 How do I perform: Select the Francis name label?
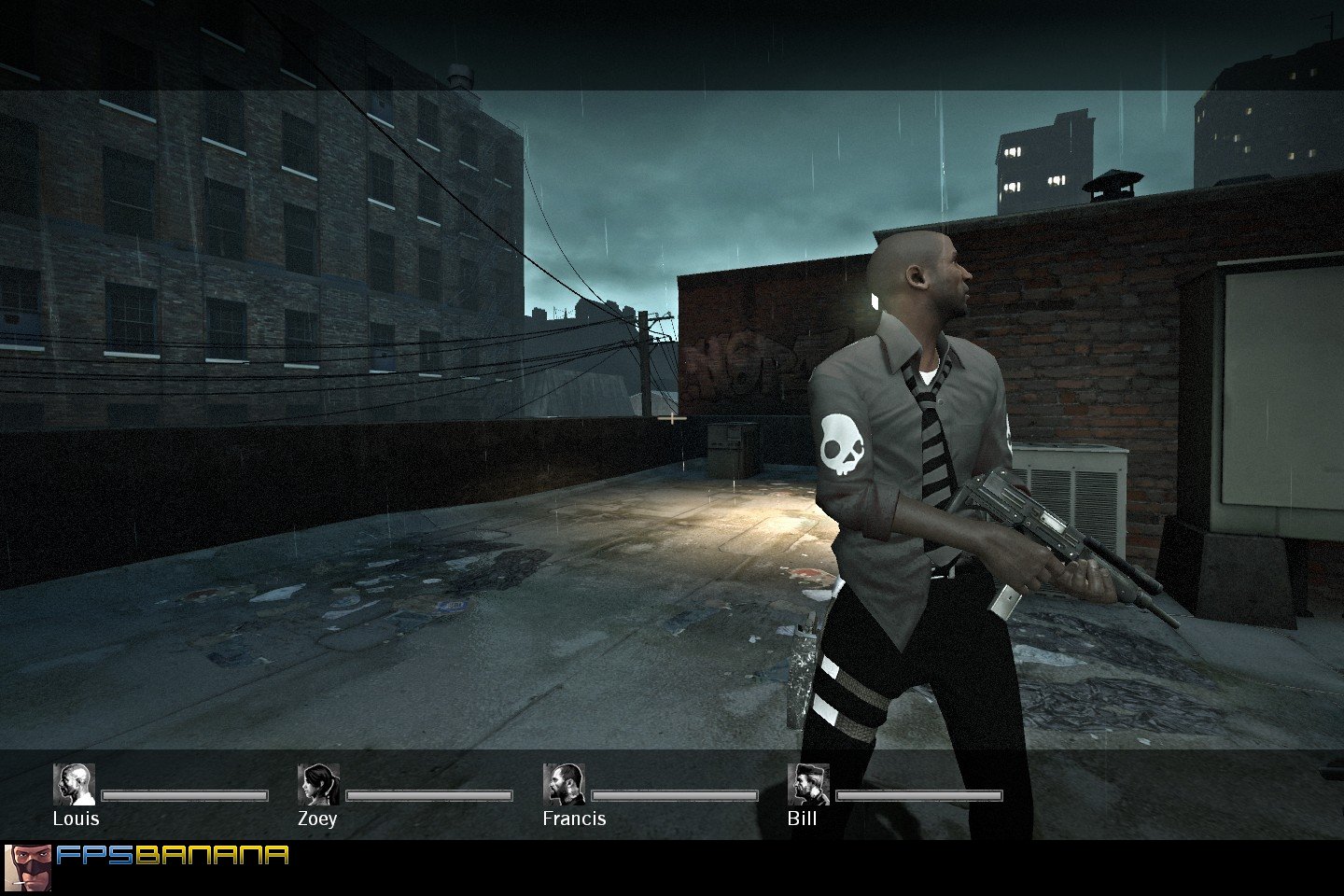[x=573, y=819]
